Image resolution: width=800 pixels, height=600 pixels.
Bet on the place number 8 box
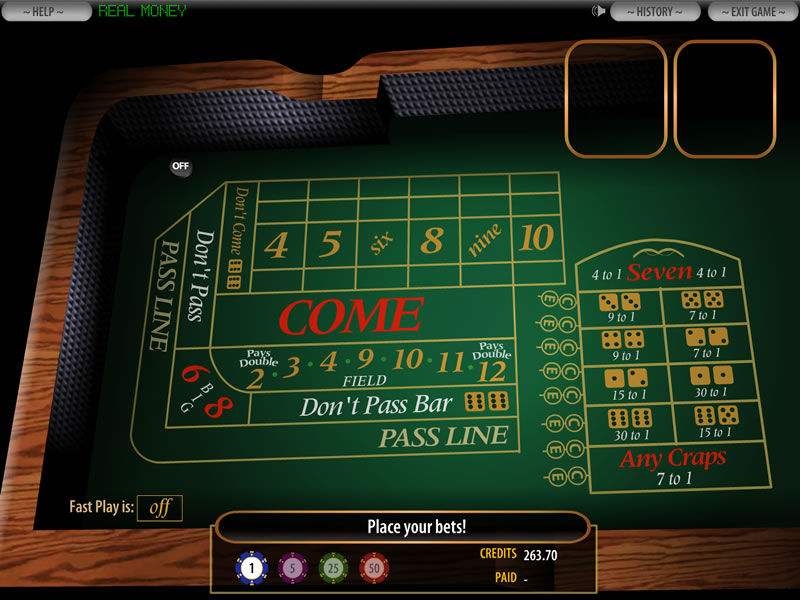click(x=432, y=242)
